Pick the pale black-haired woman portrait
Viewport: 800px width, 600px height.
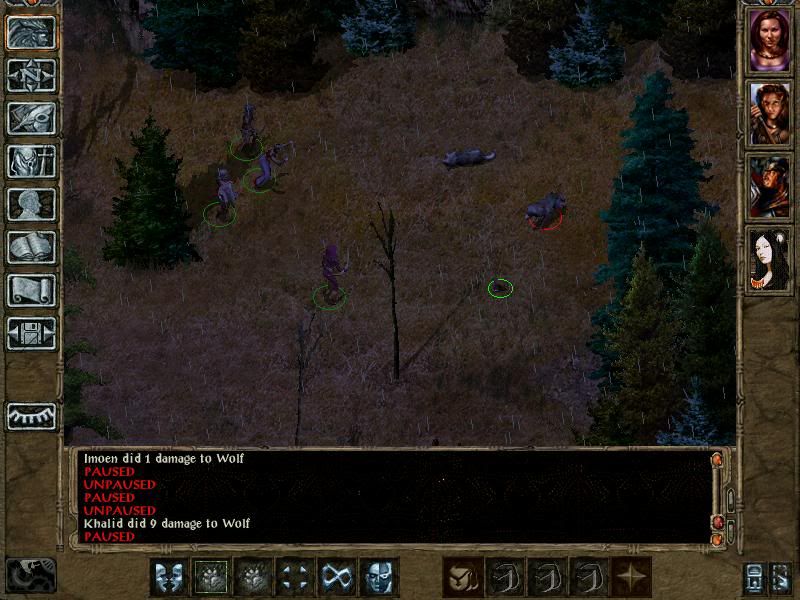pos(767,258)
